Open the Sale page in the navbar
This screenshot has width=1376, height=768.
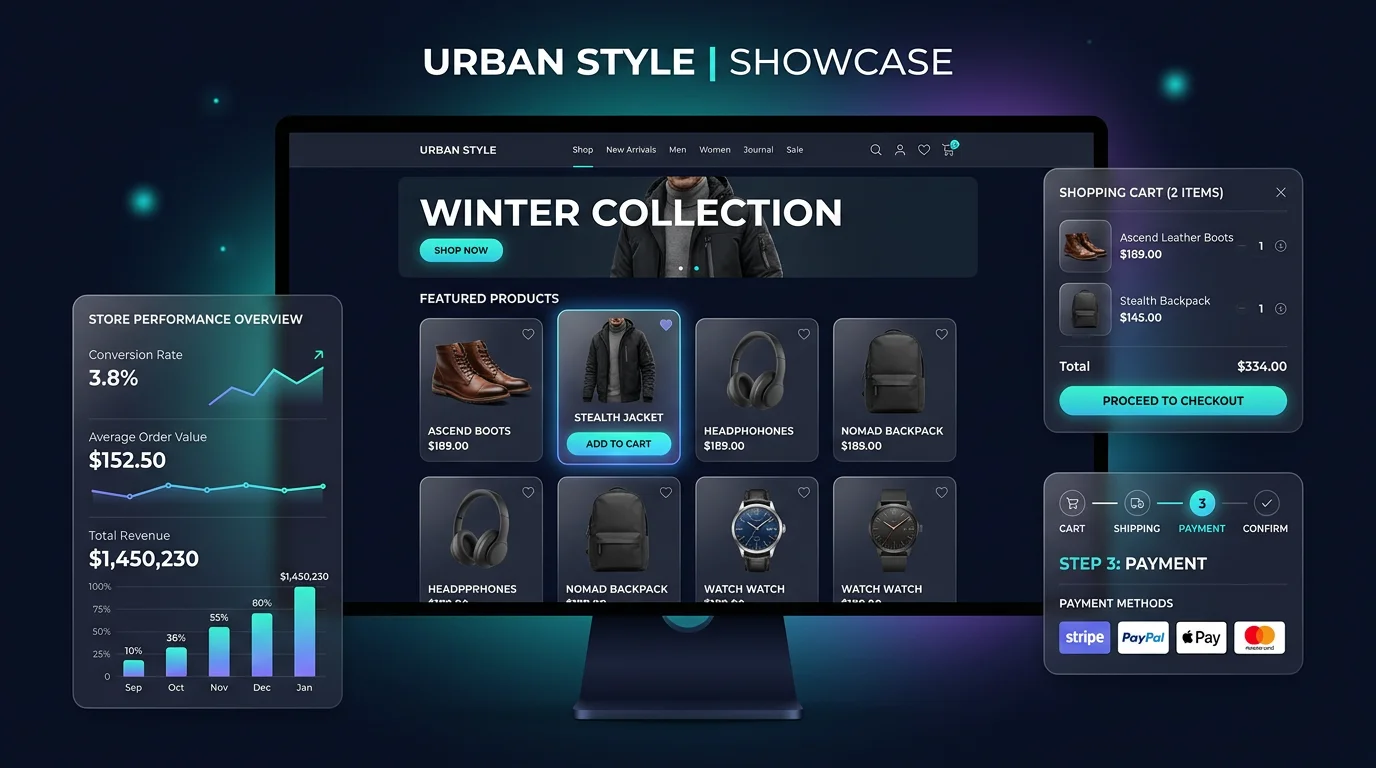pos(794,150)
